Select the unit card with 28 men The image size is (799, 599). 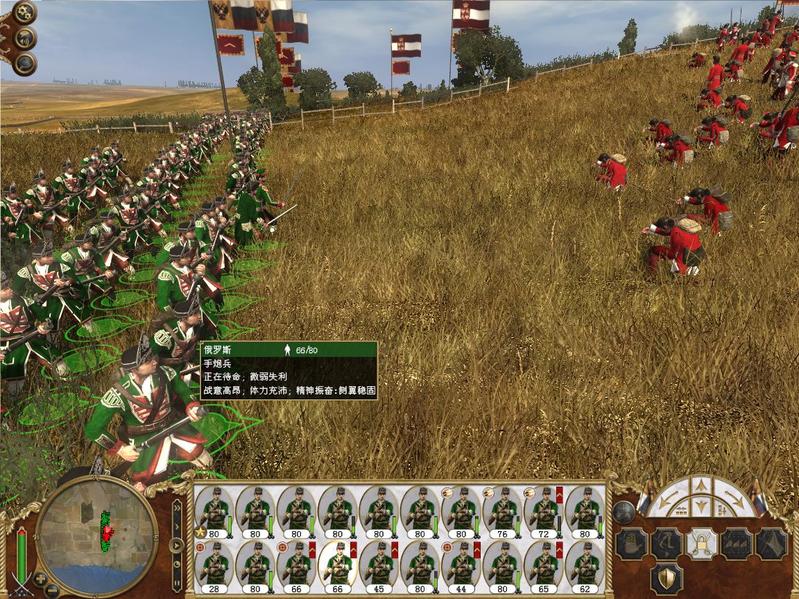(215, 564)
